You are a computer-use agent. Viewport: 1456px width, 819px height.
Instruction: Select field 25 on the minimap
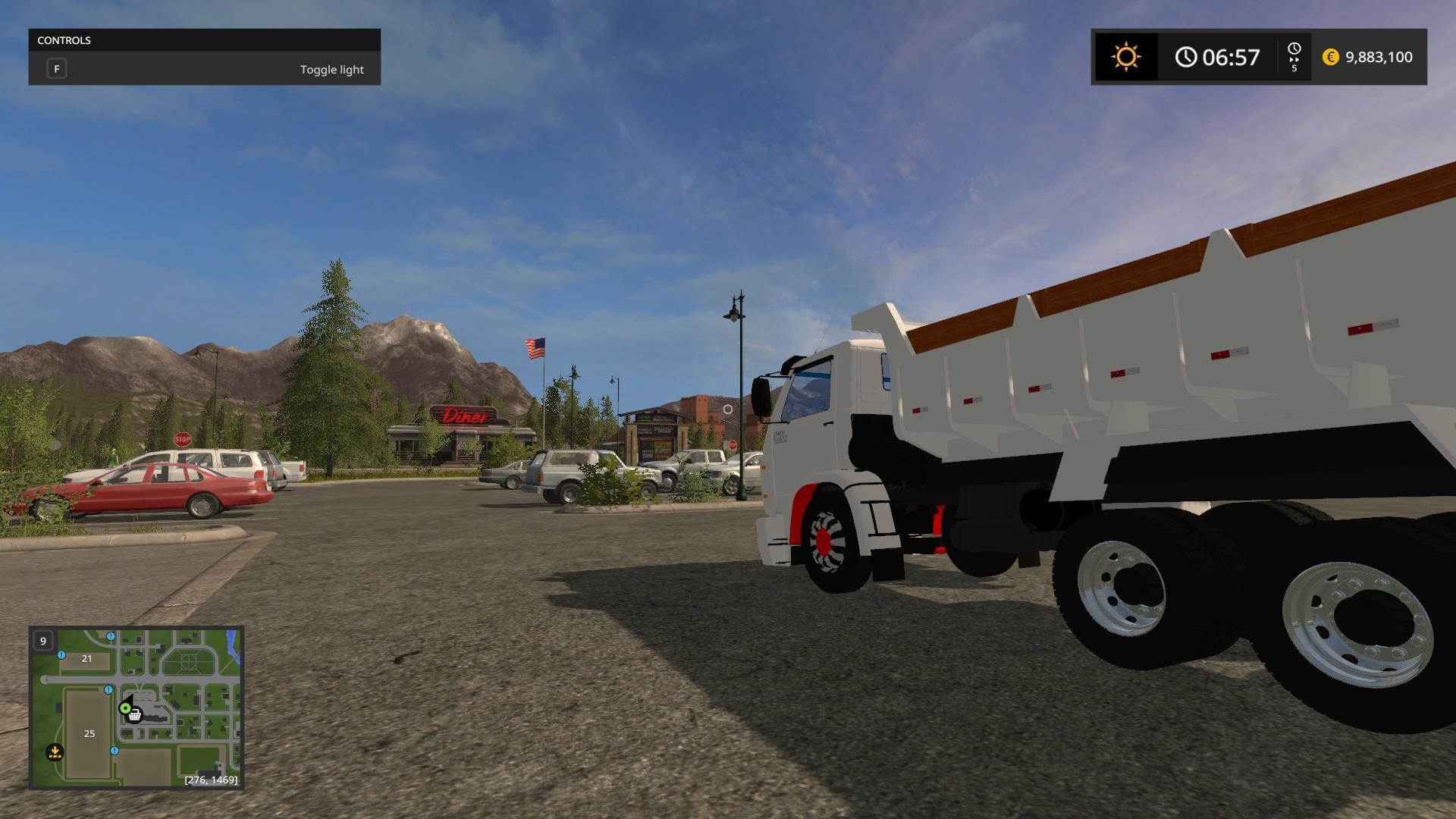[89, 733]
